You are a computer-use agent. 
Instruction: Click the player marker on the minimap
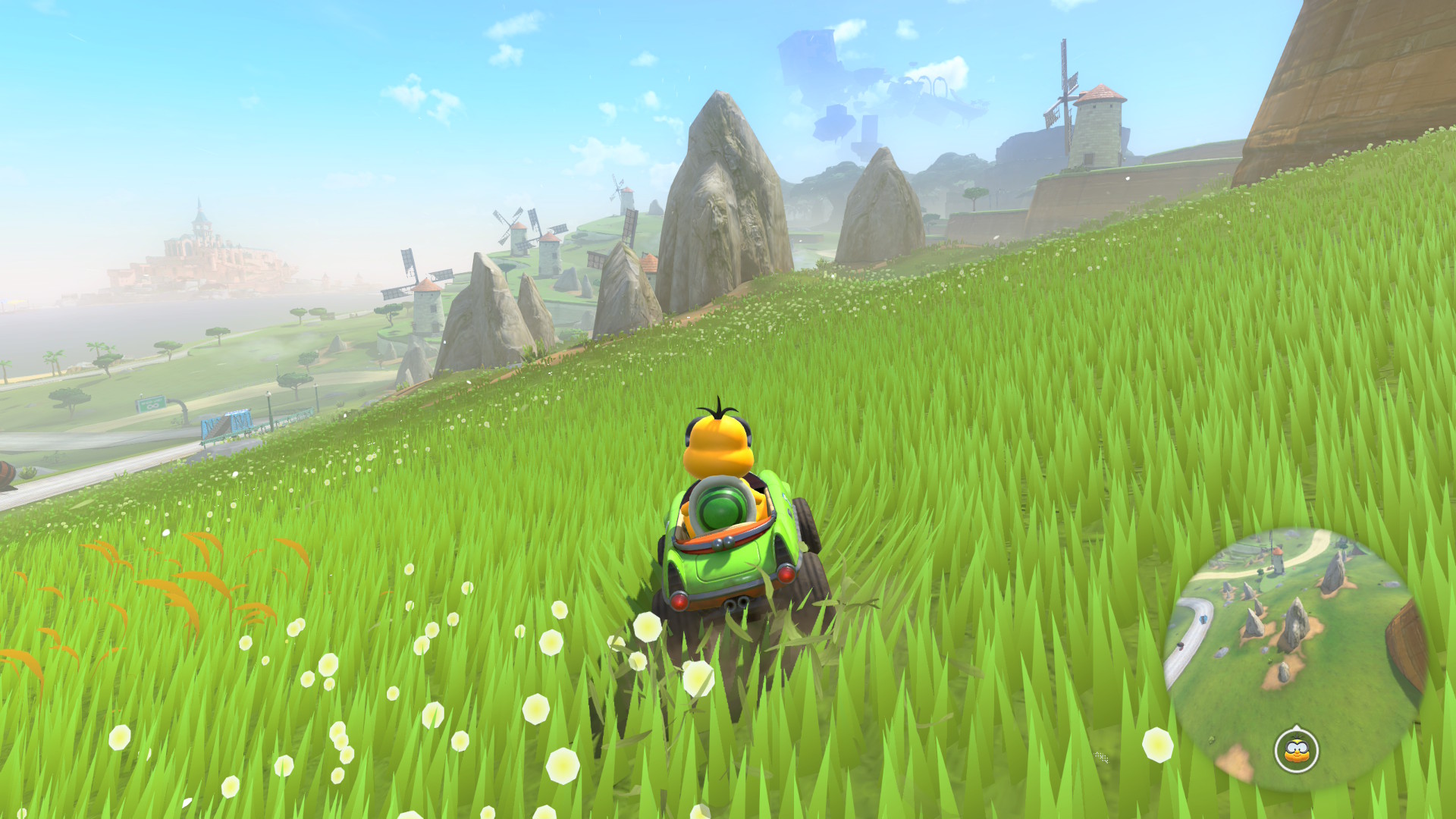[1297, 751]
